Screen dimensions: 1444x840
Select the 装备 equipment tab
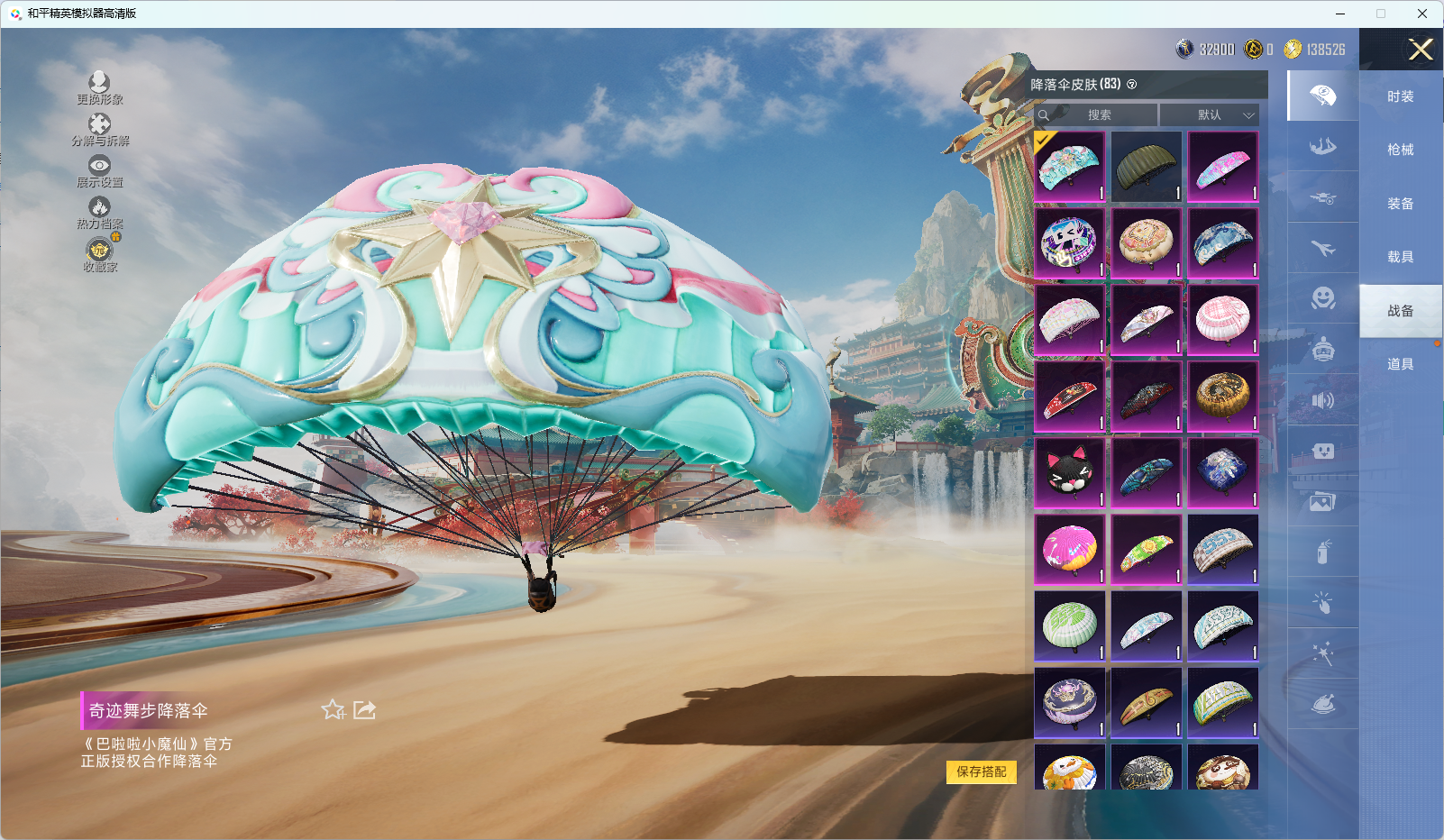(1400, 204)
